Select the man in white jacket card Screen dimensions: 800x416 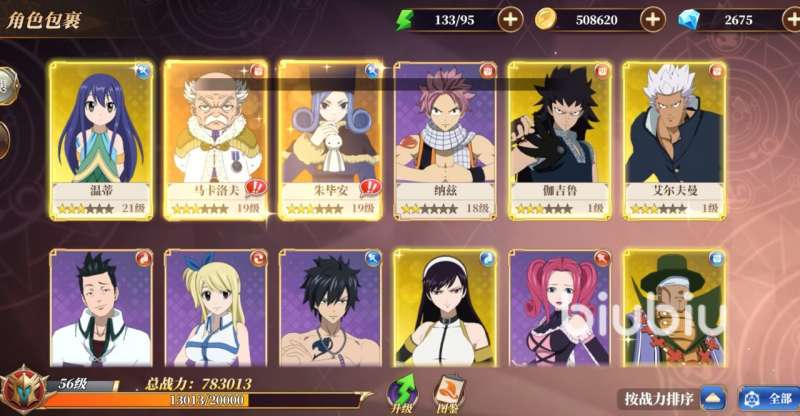coord(98,310)
